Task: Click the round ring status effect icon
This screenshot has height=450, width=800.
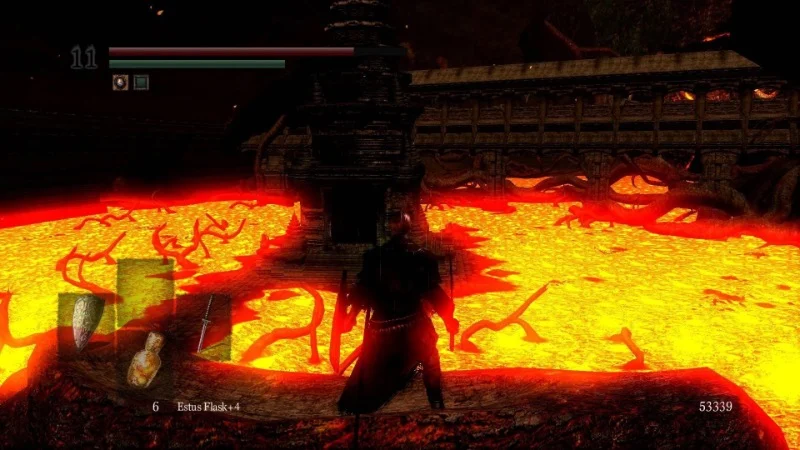Action: [120, 82]
